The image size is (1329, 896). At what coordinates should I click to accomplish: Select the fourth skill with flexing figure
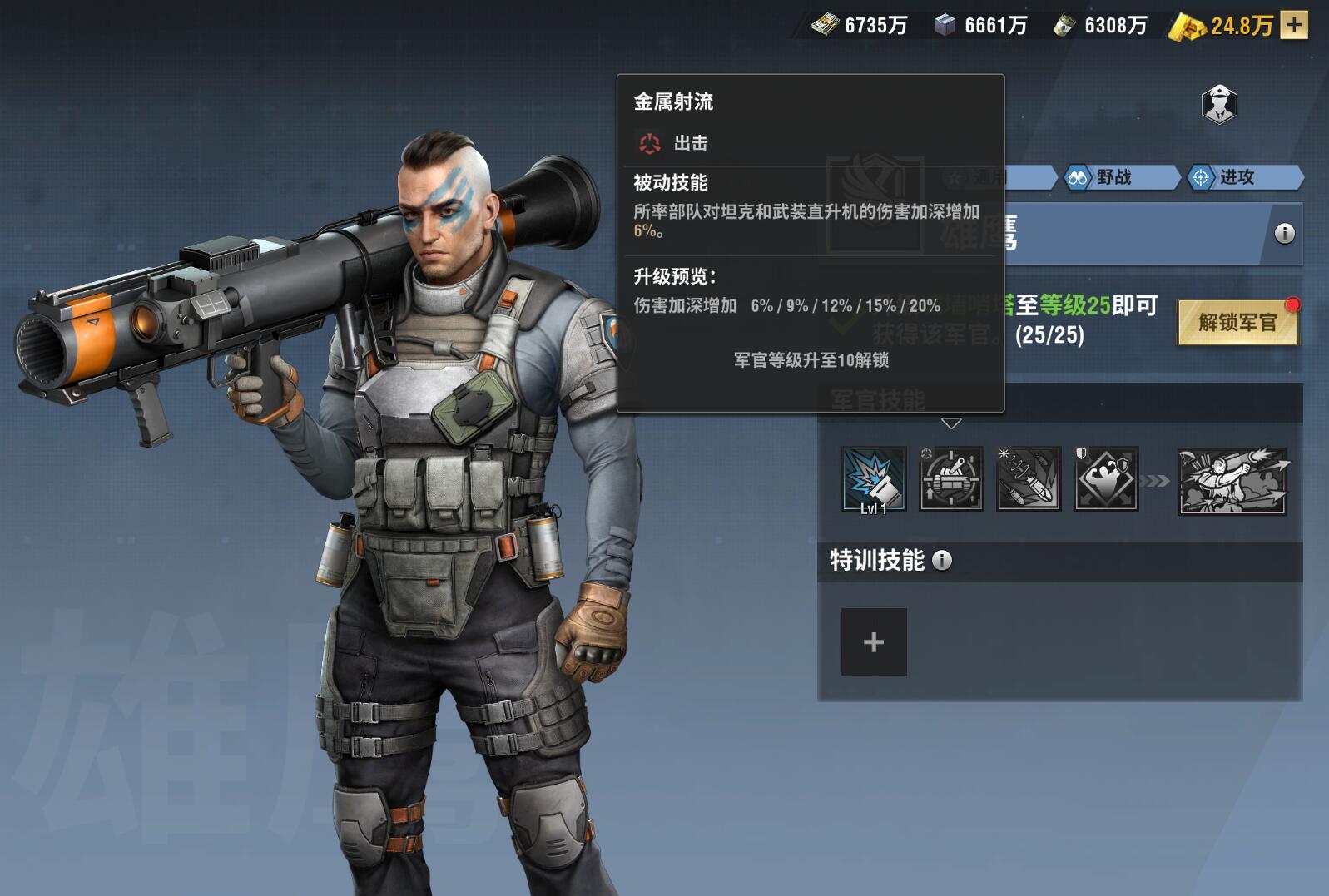1106,479
